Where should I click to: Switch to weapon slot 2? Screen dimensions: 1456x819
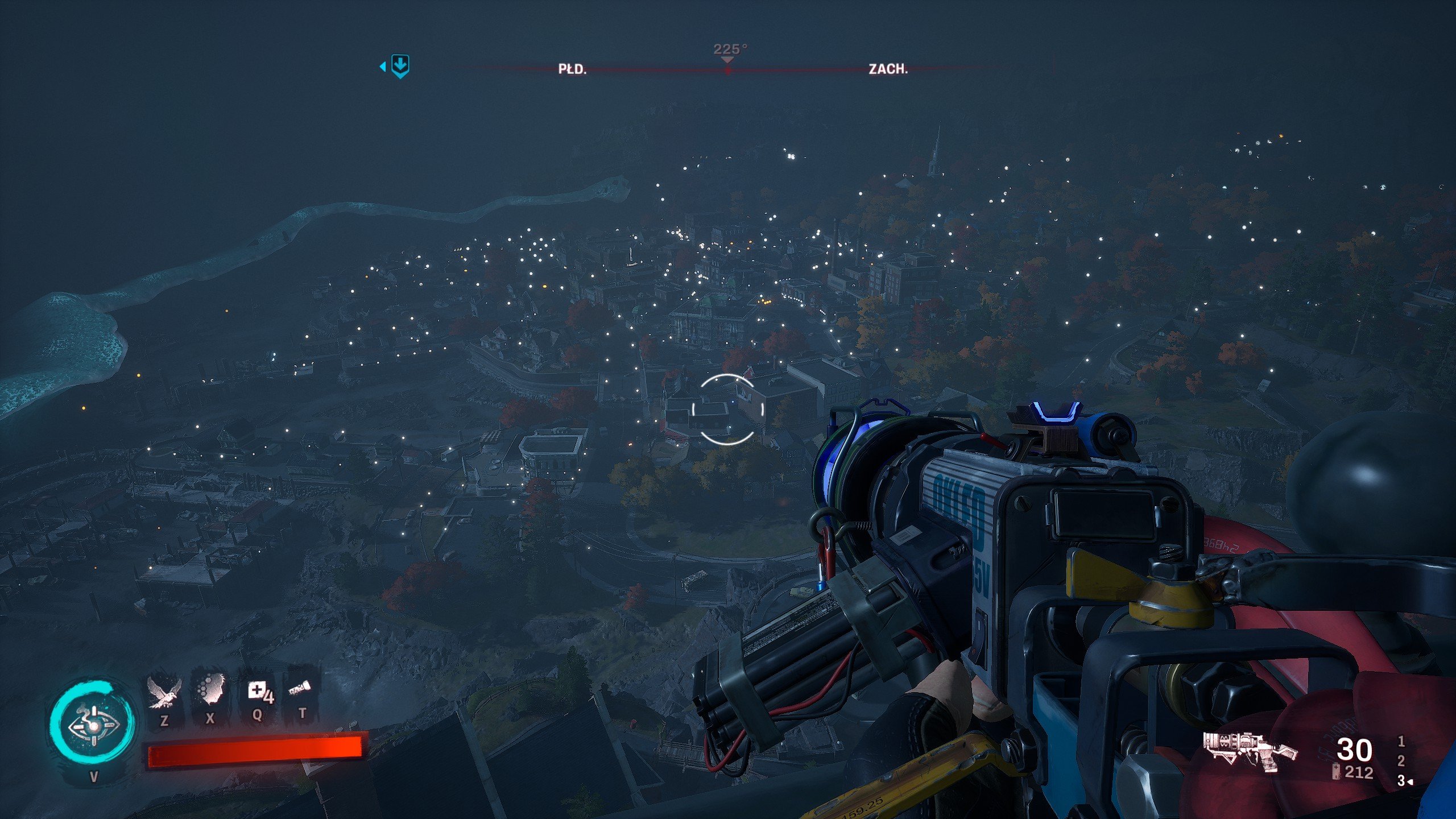tap(1401, 760)
